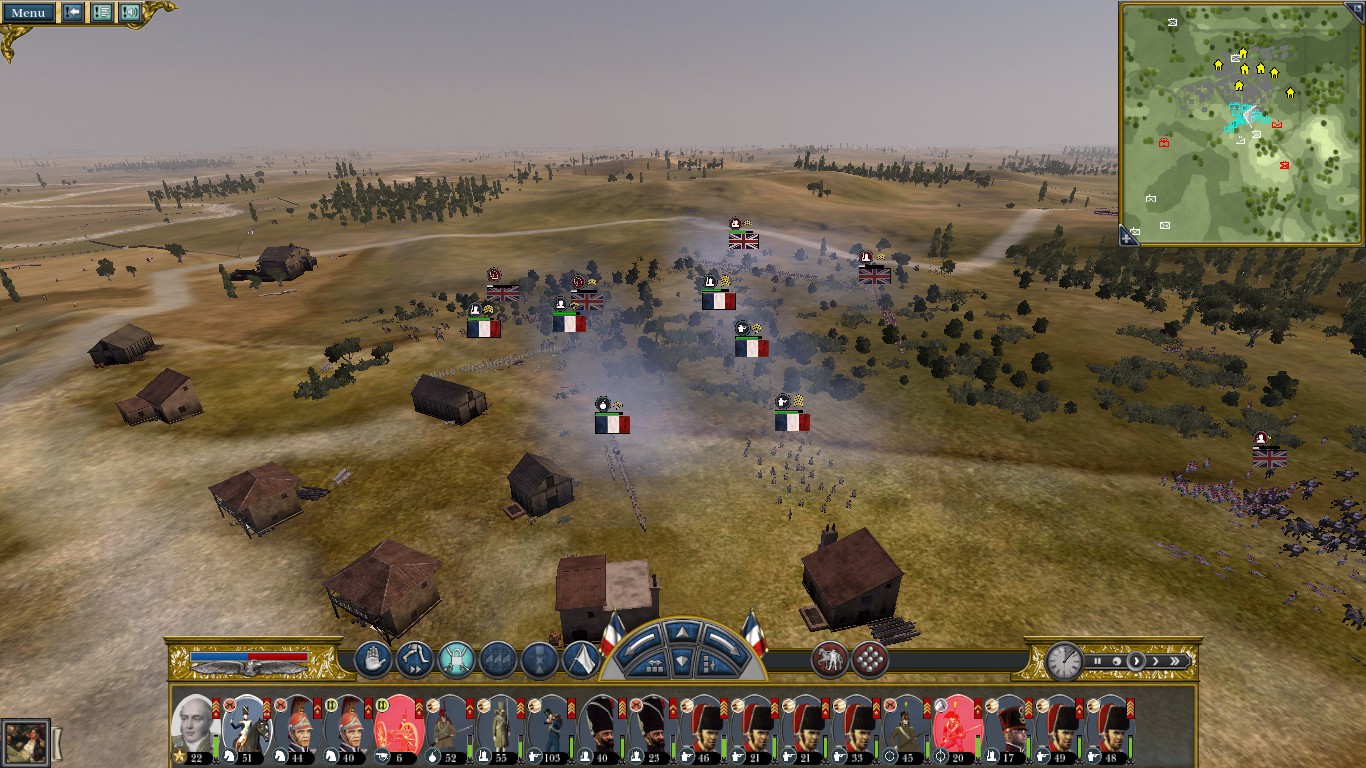
Task: Click the exclamation arrow notification button
Action: pos(73,13)
